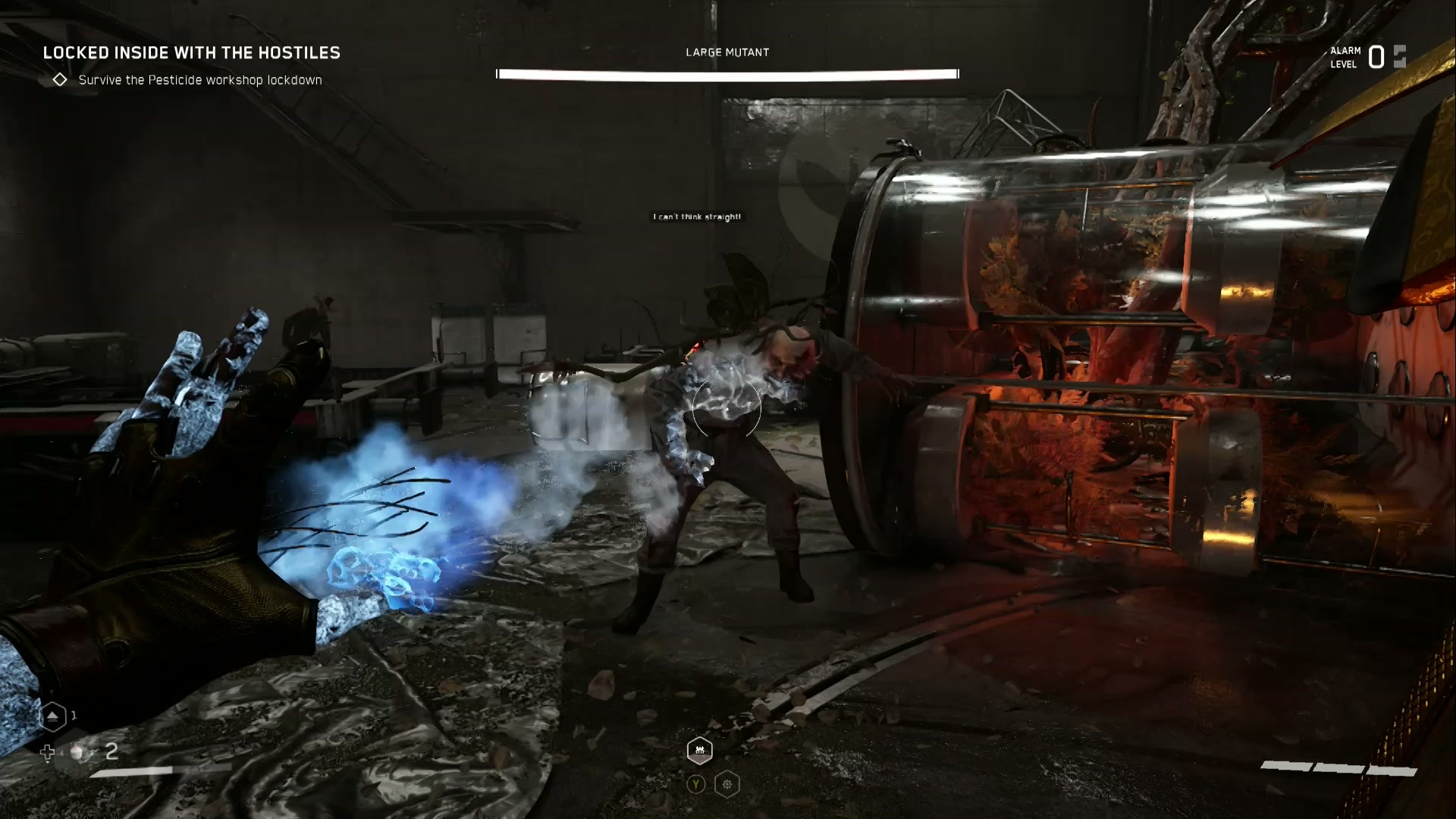Expand the consumable quick-select arrow

pyautogui.click(x=47, y=753)
